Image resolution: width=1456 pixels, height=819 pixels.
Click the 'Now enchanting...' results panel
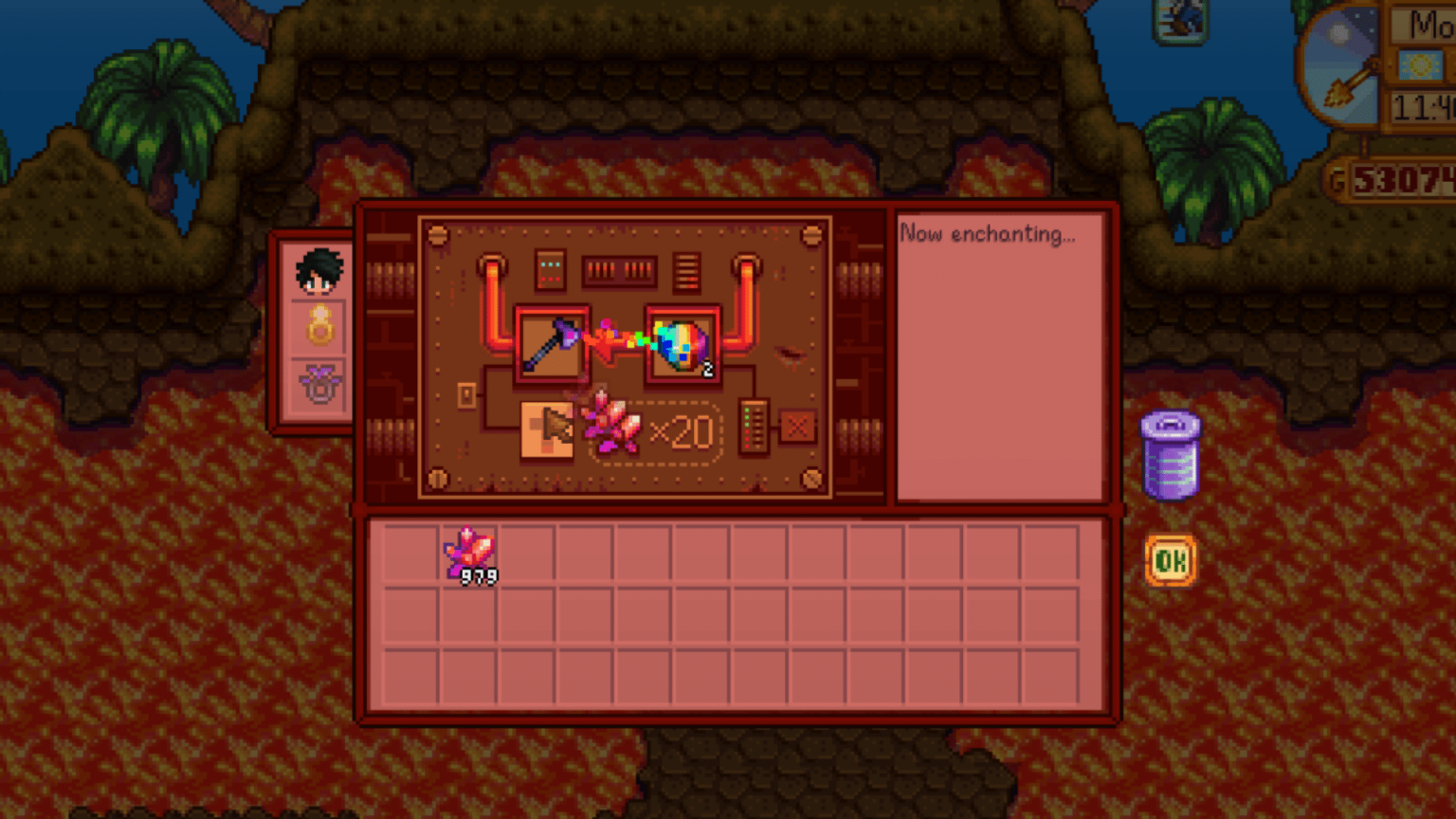[x=1002, y=355]
